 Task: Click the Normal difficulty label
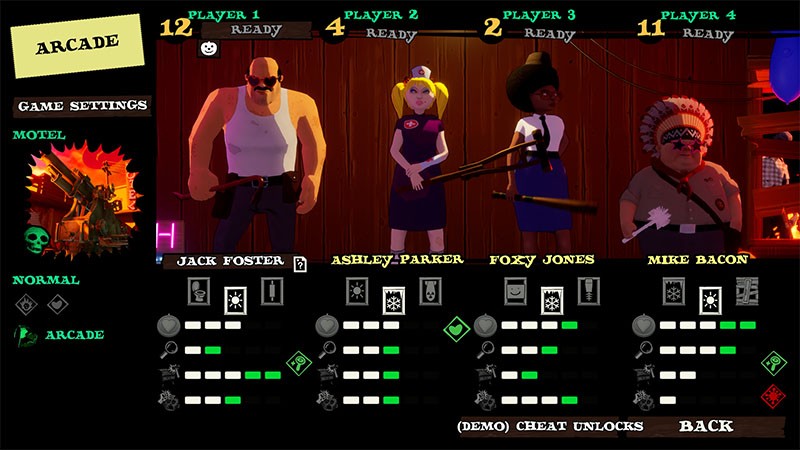tap(46, 280)
